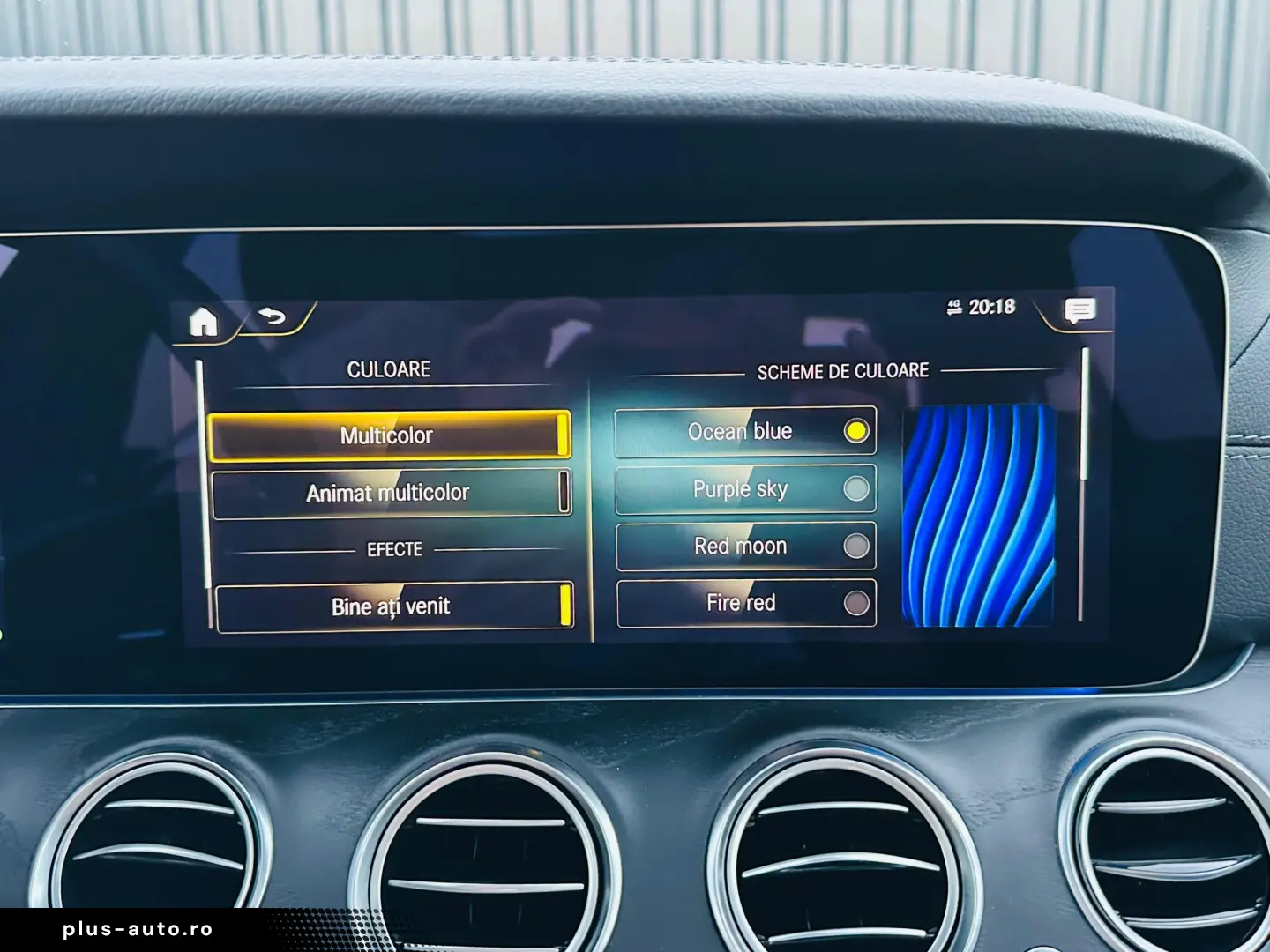1270x952 pixels.
Task: Click the color scheme list scrollbar
Action: [x=1085, y=414]
